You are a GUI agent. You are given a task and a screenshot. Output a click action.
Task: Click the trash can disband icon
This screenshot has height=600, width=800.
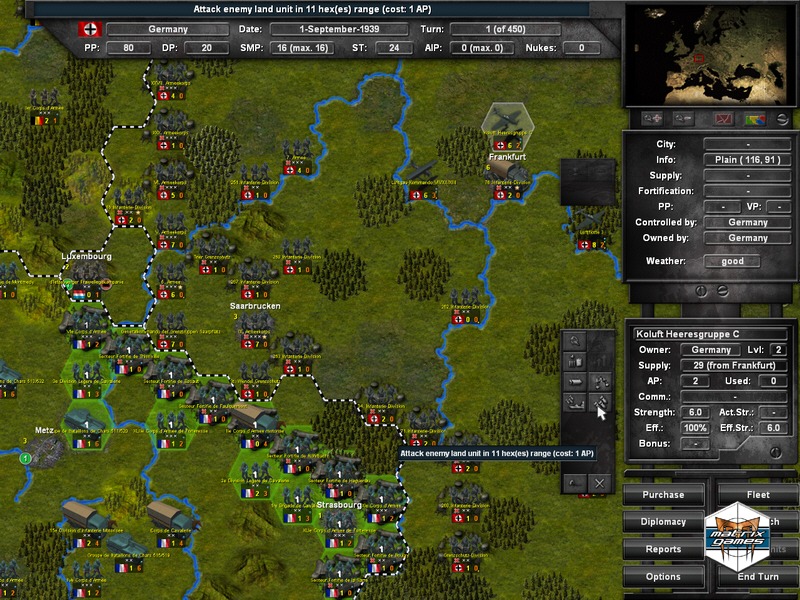575,361
